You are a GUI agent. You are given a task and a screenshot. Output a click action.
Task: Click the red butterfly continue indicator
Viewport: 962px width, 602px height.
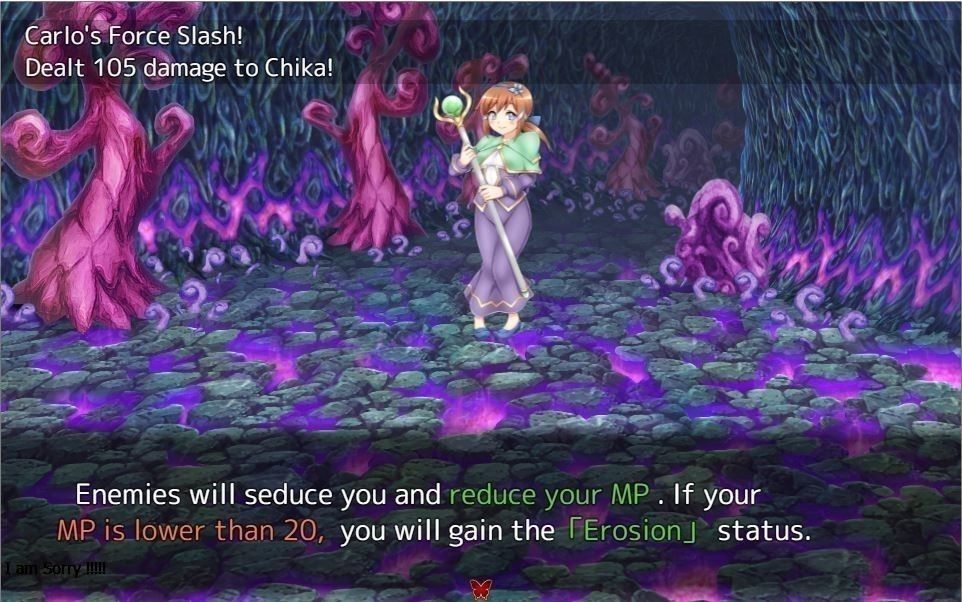480,586
